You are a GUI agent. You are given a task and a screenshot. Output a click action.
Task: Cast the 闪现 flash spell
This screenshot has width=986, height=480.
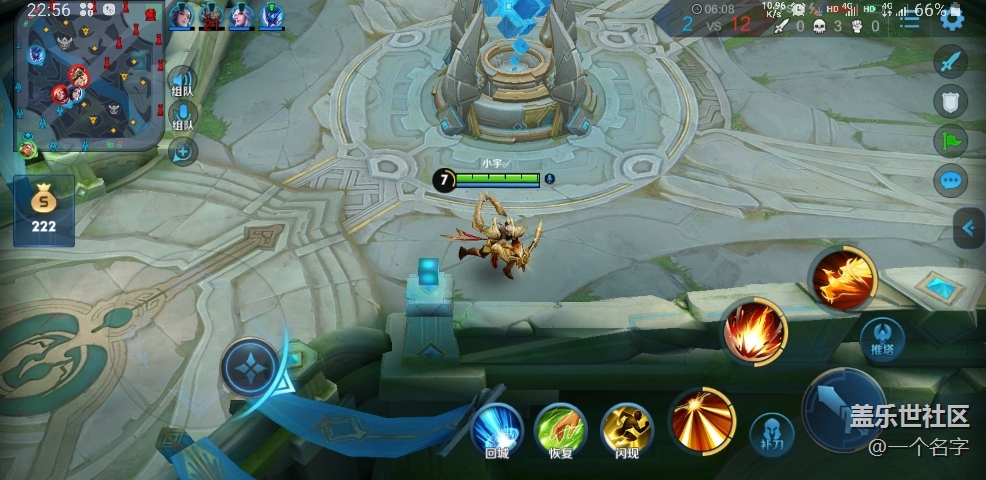(626, 427)
